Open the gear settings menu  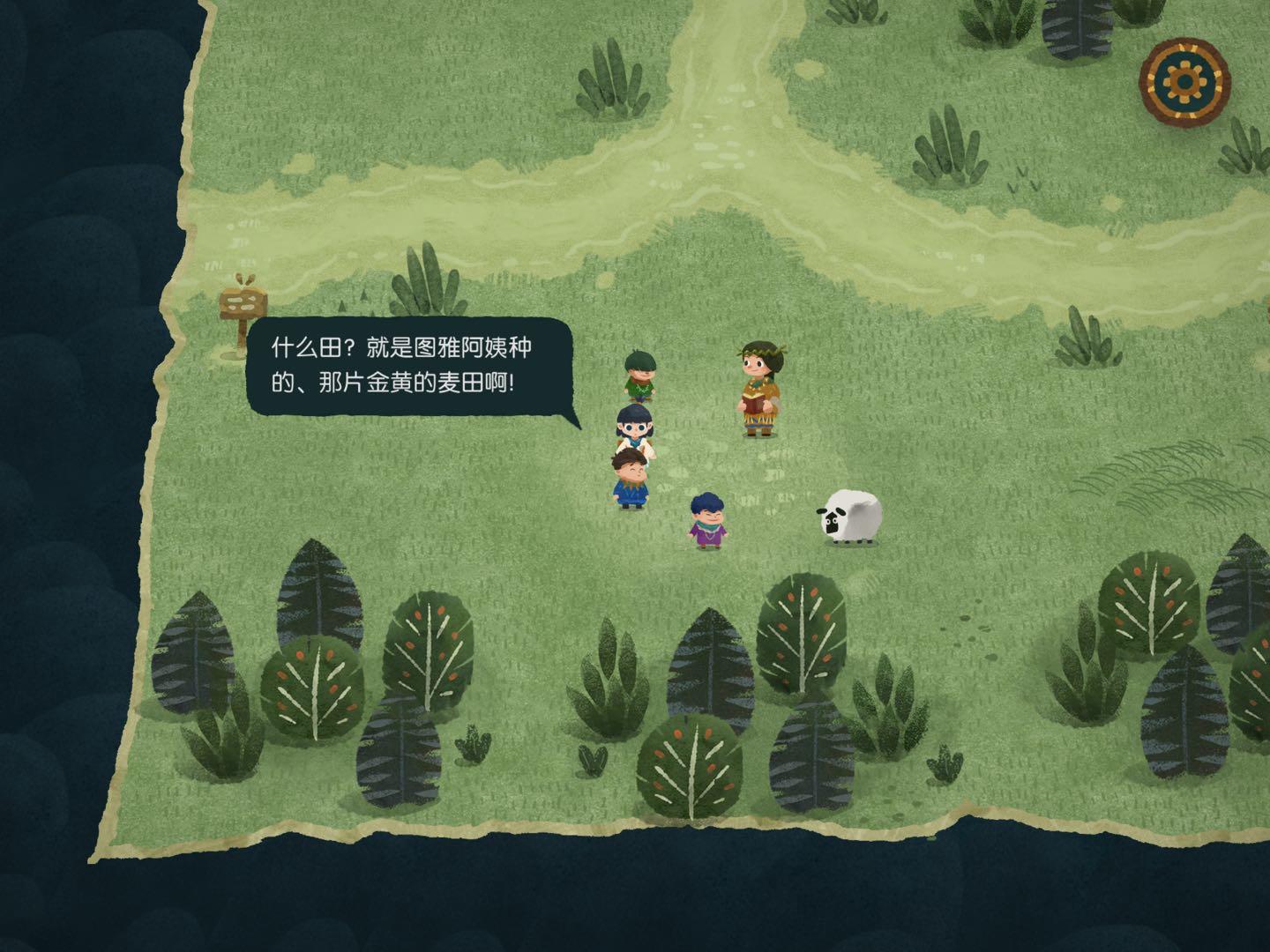(x=1184, y=80)
